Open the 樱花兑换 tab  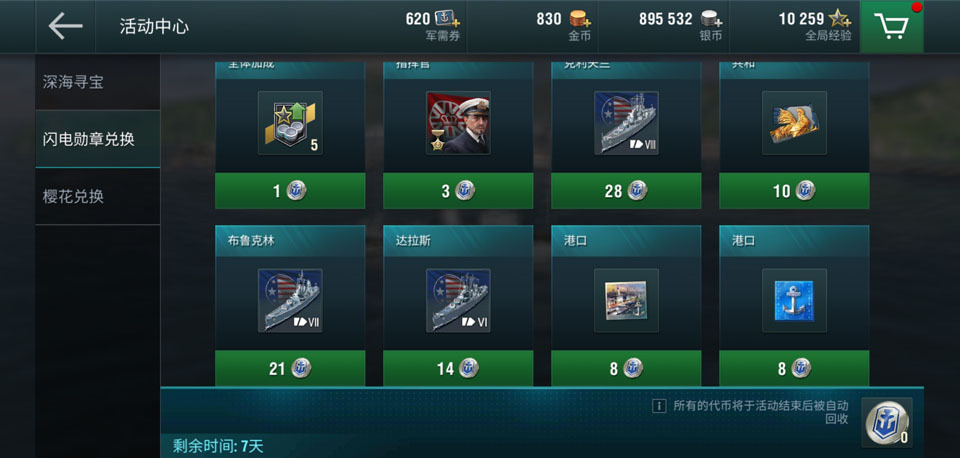98,196
